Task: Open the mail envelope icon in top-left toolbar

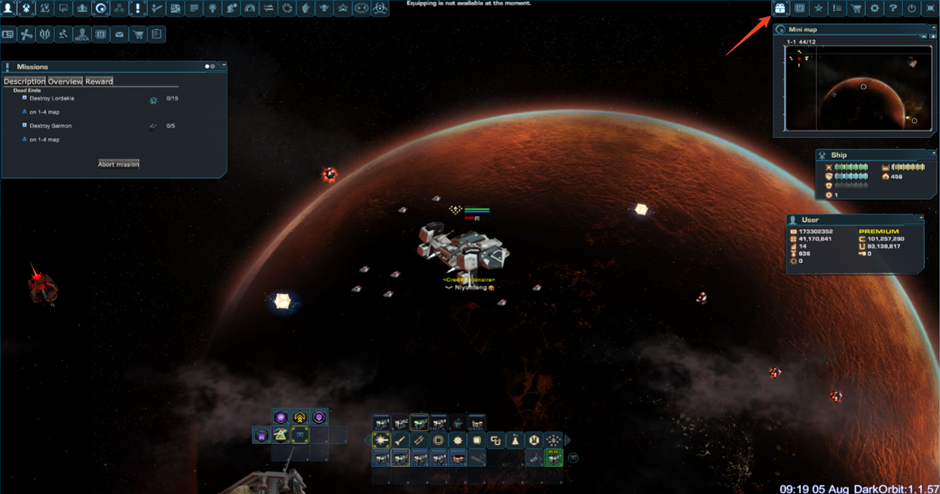Action: pos(119,35)
